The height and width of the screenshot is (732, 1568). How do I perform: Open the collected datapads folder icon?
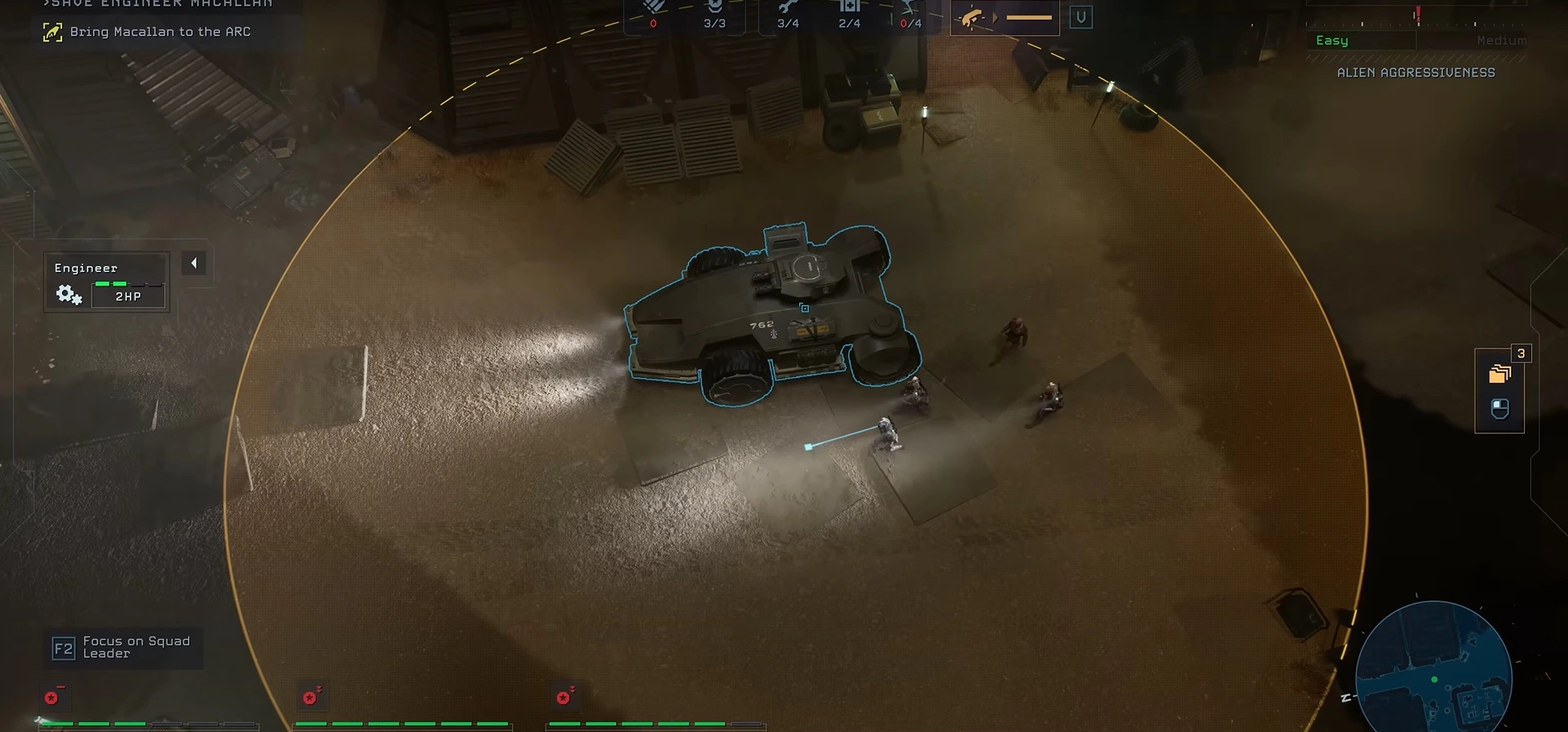click(1498, 374)
